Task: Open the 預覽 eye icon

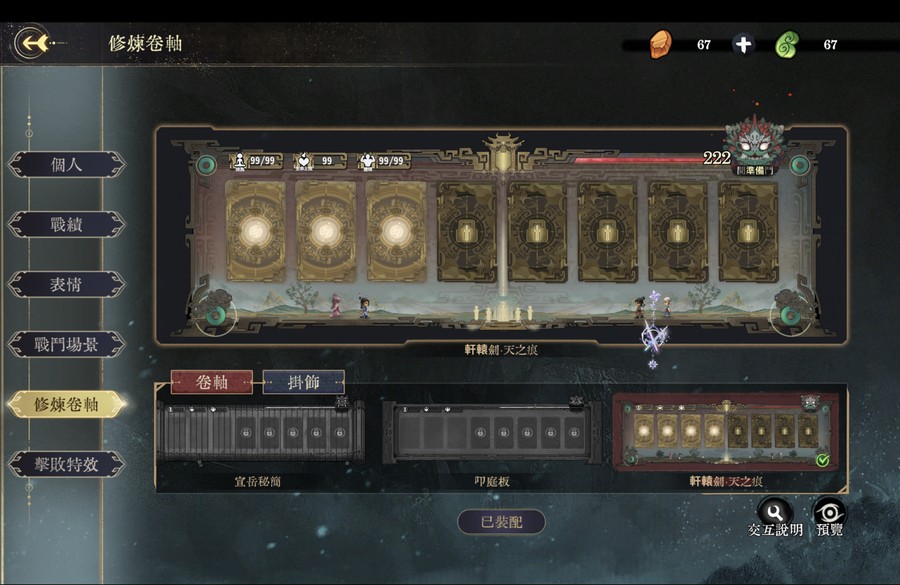Action: point(829,511)
